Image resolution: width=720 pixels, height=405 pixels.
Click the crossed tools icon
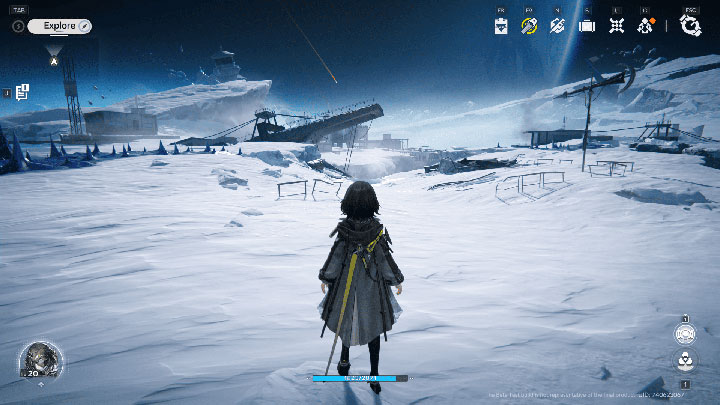558,26
